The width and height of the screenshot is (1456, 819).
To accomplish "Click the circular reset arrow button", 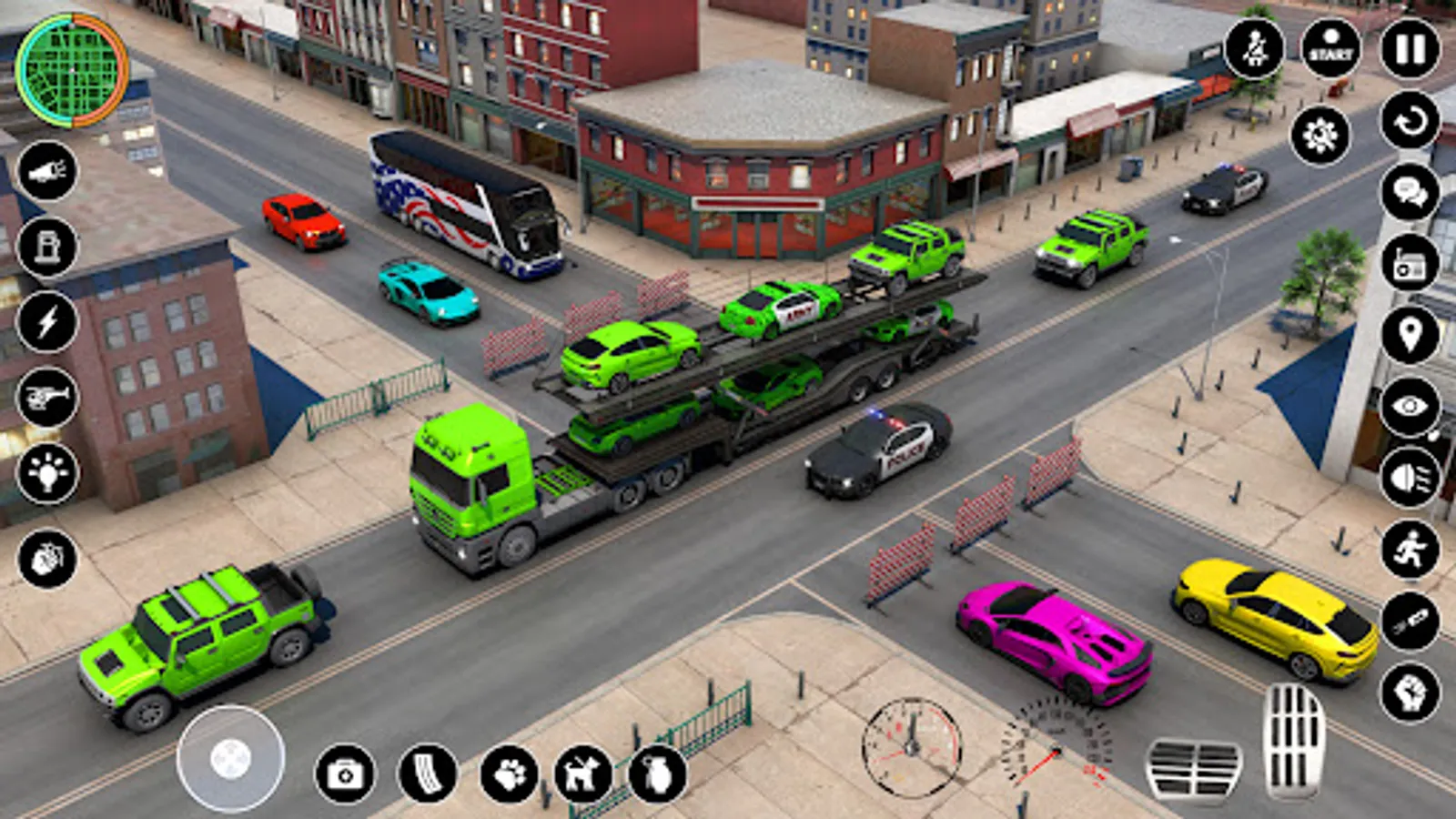I will coord(1410,120).
